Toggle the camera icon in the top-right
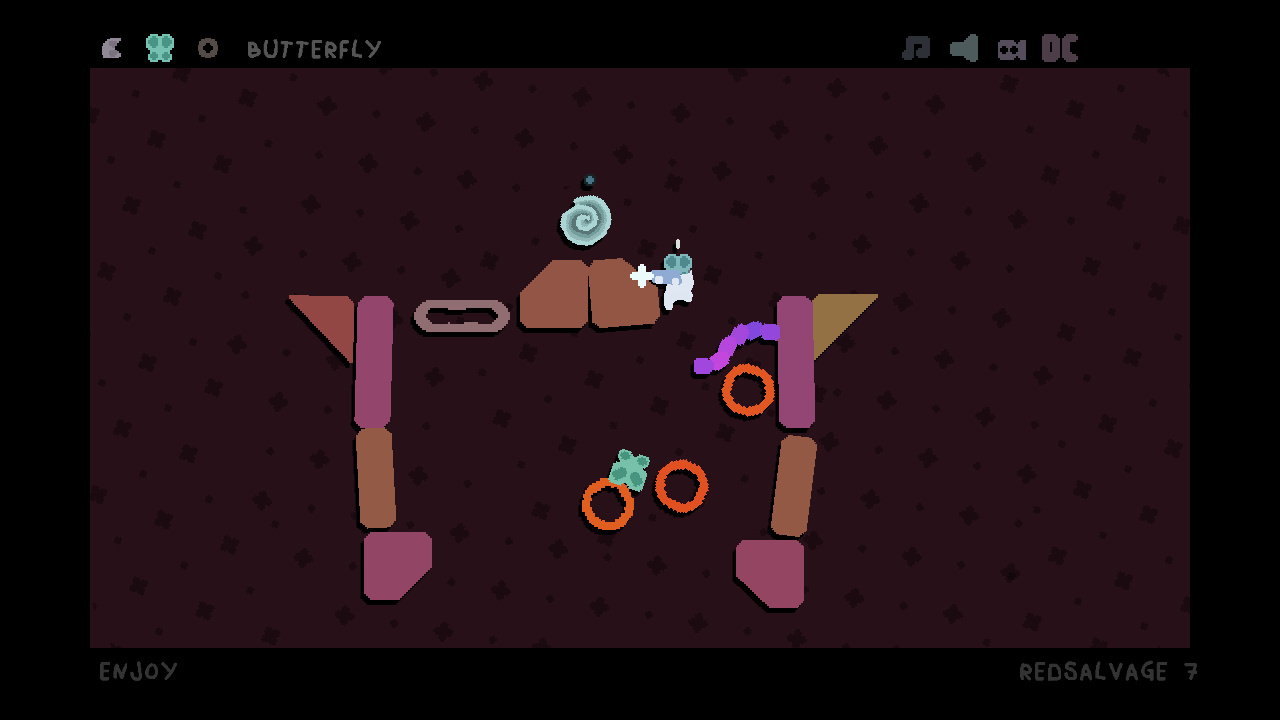The image size is (1280, 720). click(x=1012, y=47)
